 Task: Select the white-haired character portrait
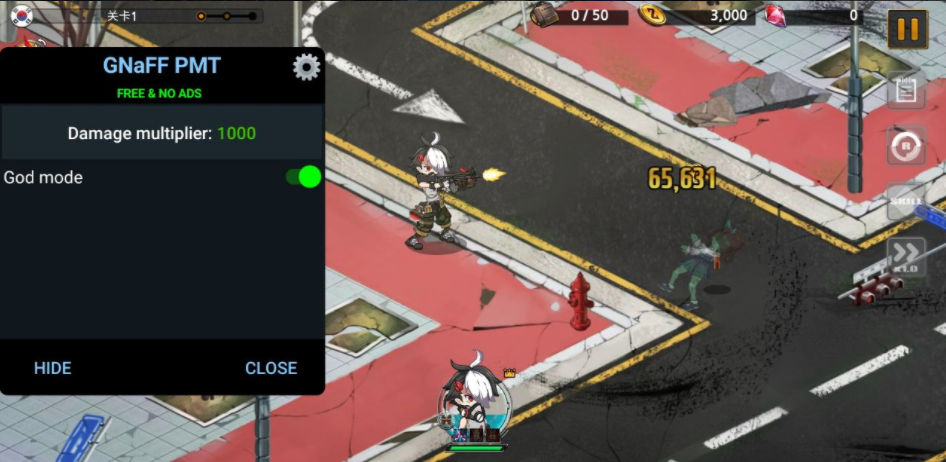coord(475,402)
